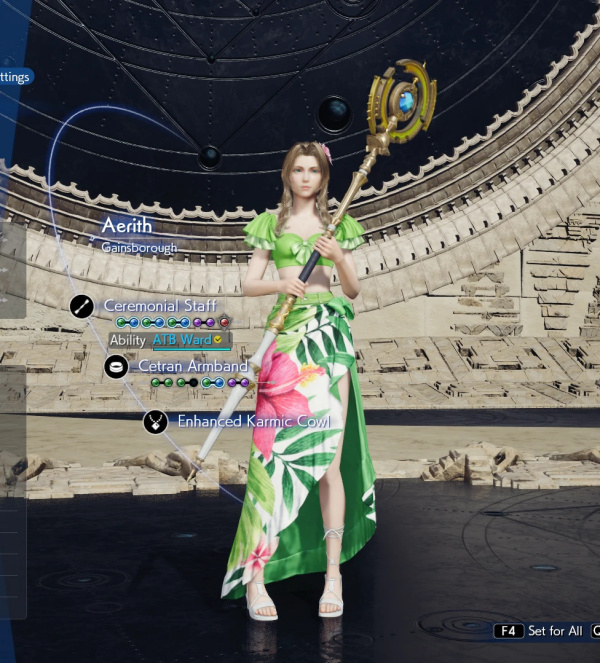Image resolution: width=600 pixels, height=663 pixels.
Task: Select the Cetran Armband armor entry
Action: 193,366
